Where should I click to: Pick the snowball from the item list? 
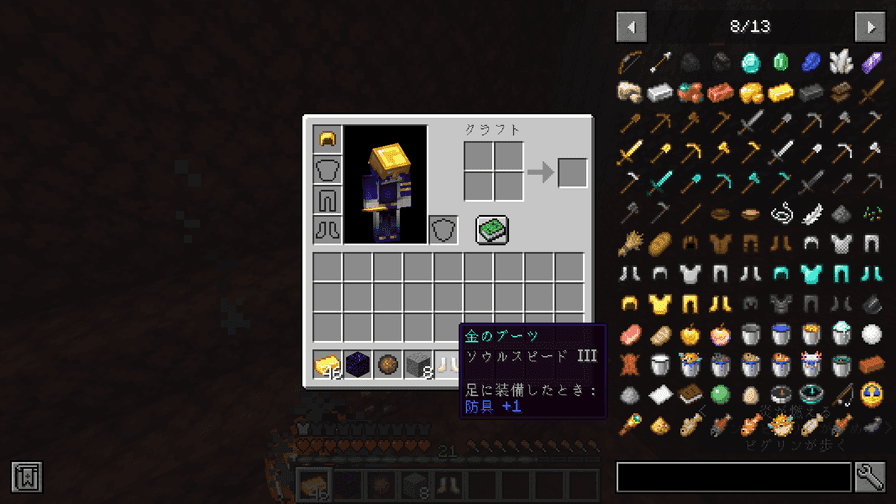pyautogui.click(x=871, y=333)
